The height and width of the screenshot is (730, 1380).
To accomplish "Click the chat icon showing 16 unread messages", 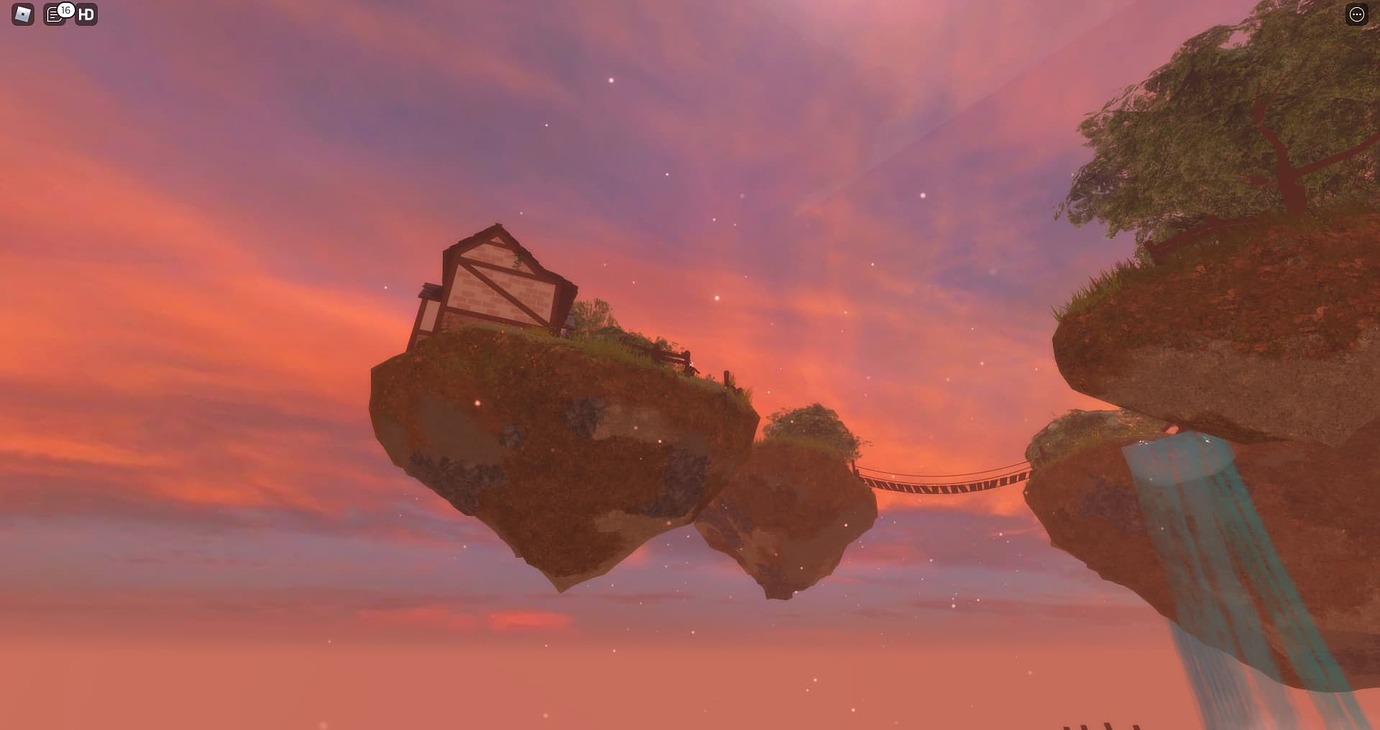I will (x=55, y=14).
